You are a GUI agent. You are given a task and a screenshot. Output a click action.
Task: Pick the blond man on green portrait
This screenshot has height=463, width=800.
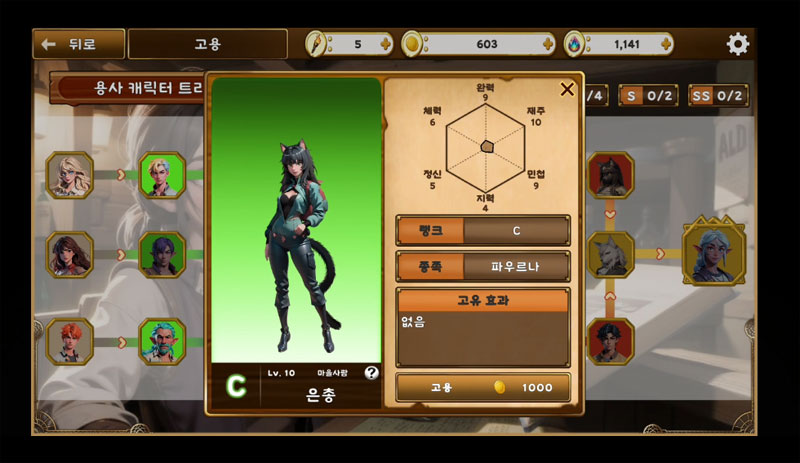(161, 175)
